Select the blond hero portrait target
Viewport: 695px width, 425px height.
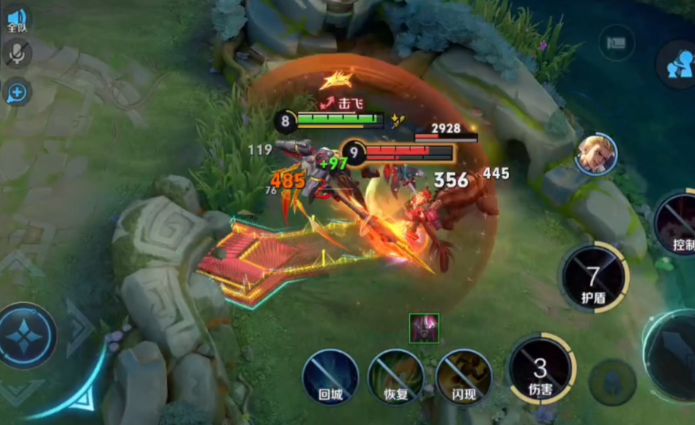tap(595, 155)
